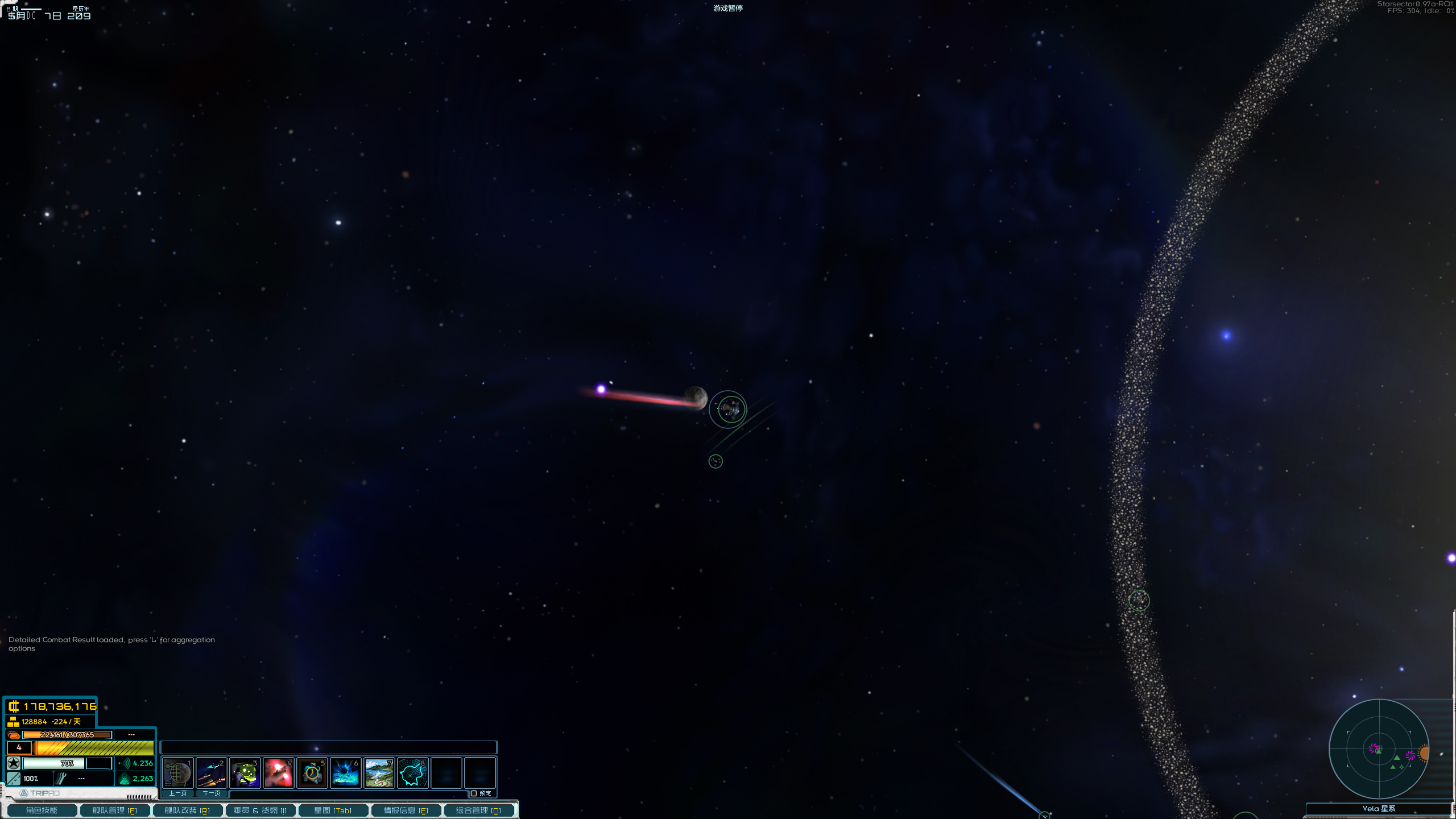The width and height of the screenshot is (1456, 819).
Task: Open the 角色技能 character skills screen
Action: pyautogui.click(x=42, y=810)
